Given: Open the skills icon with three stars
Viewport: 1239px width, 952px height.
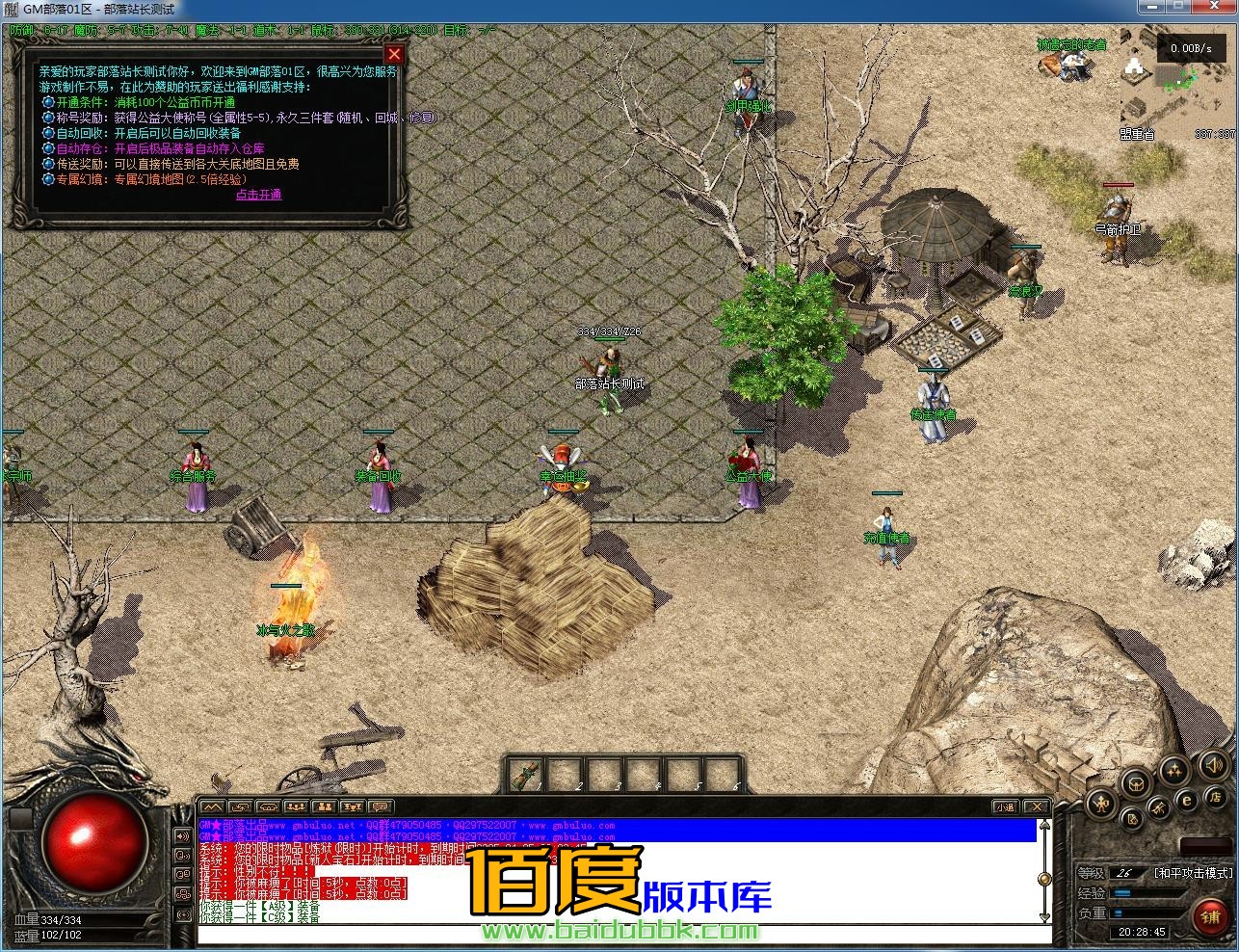Looking at the screenshot, I should click(1173, 769).
